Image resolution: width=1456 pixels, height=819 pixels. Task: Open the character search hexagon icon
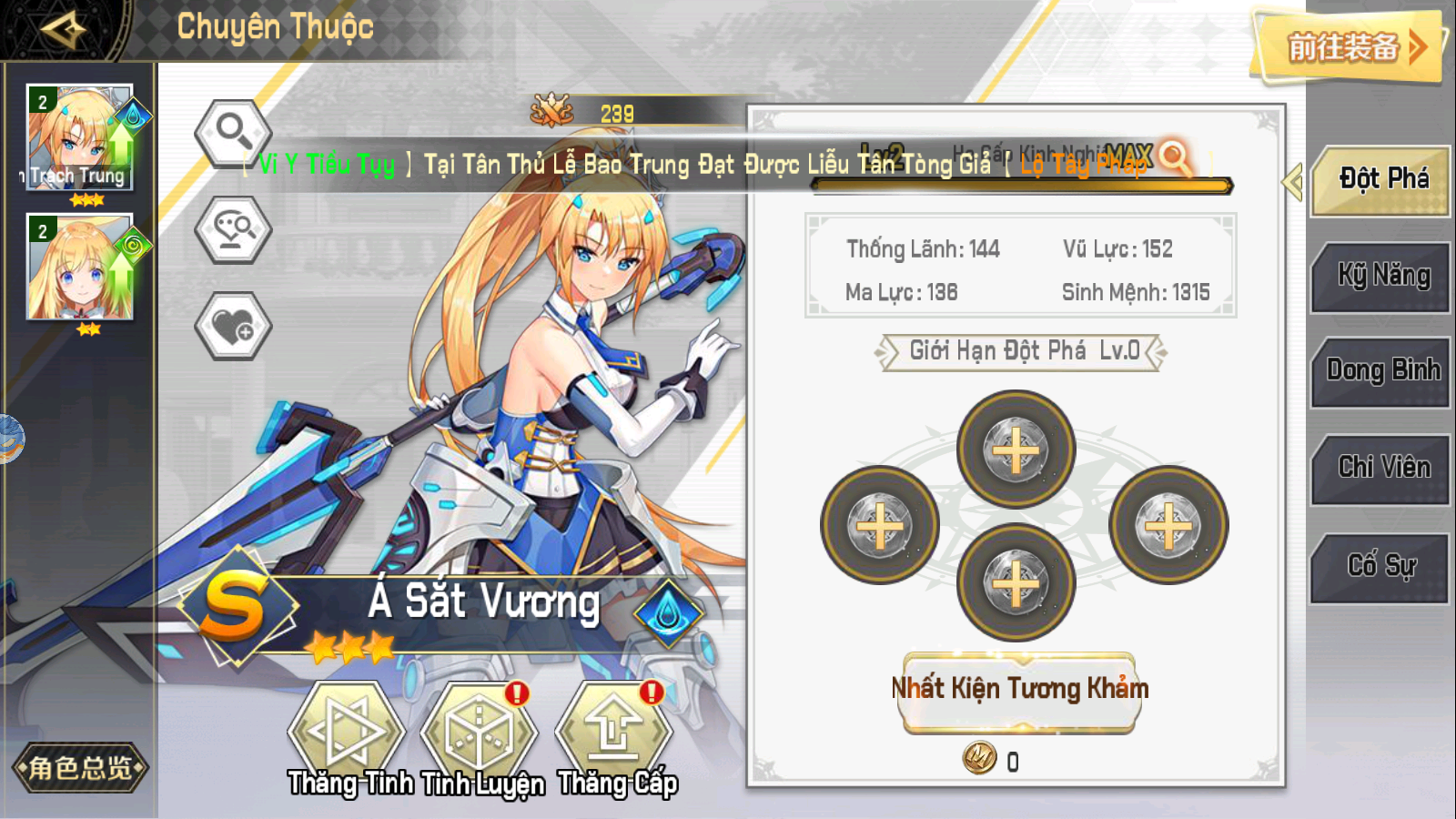point(233,229)
